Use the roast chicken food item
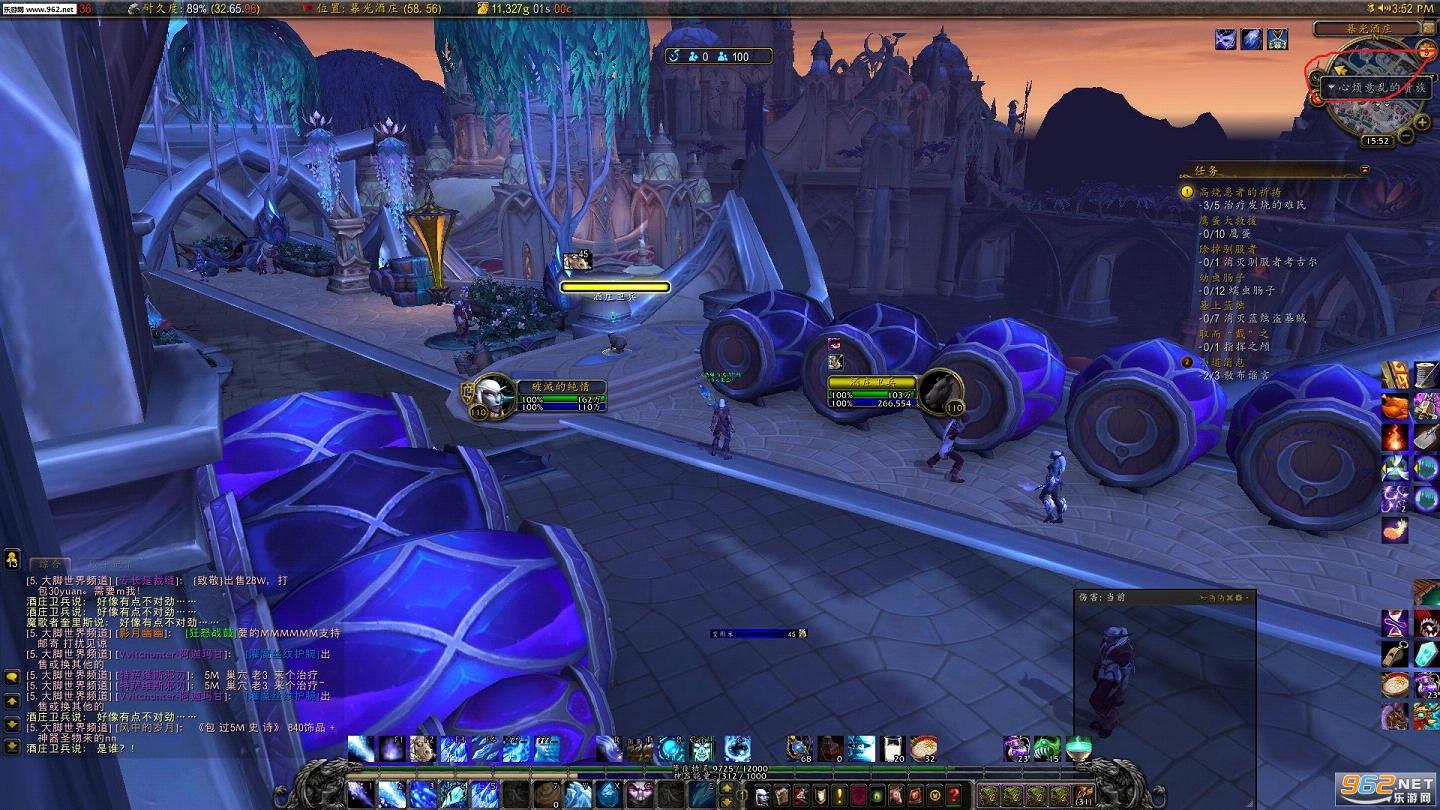1440x810 pixels. pos(1395,407)
